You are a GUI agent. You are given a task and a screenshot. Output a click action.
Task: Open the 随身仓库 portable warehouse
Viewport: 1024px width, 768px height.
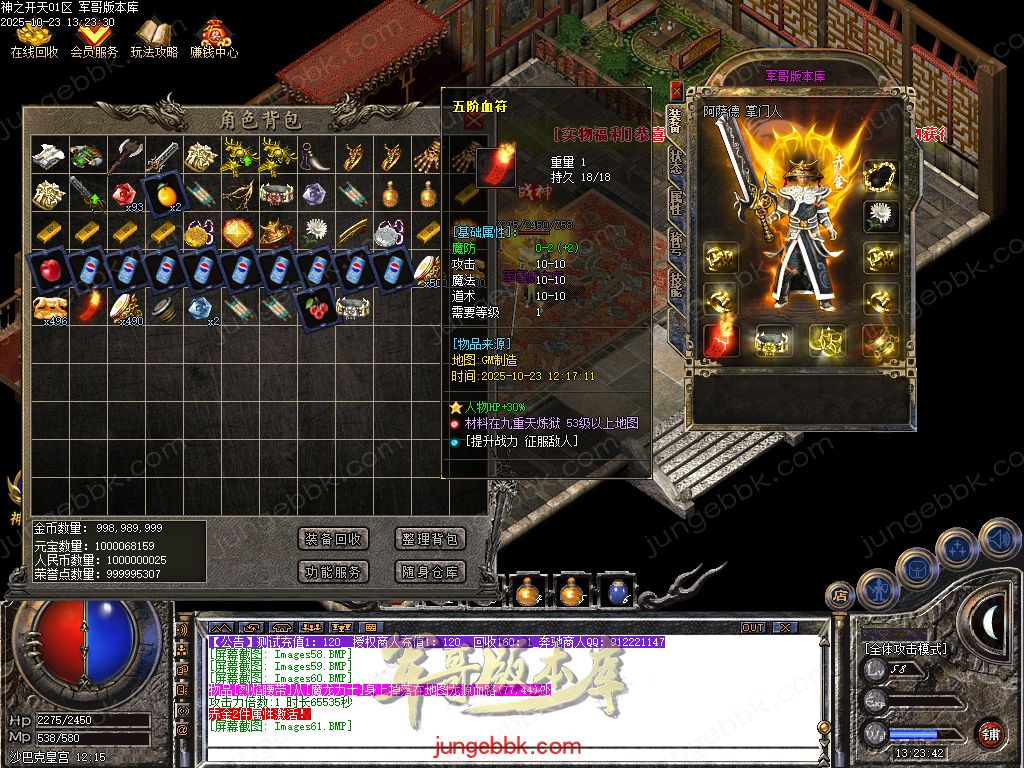[430, 572]
